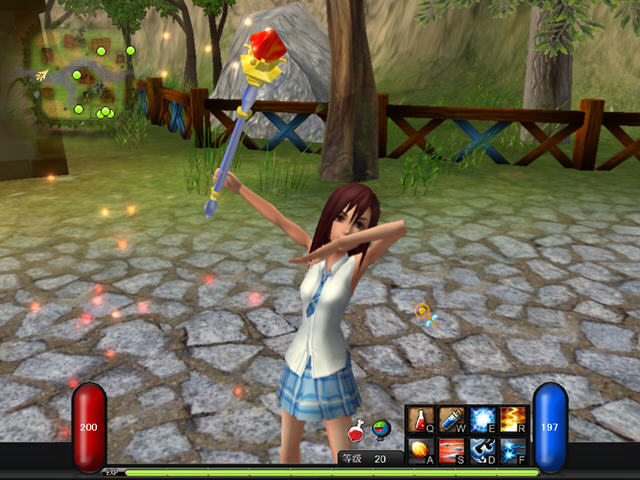Click the red round flask icon

[x=355, y=431]
